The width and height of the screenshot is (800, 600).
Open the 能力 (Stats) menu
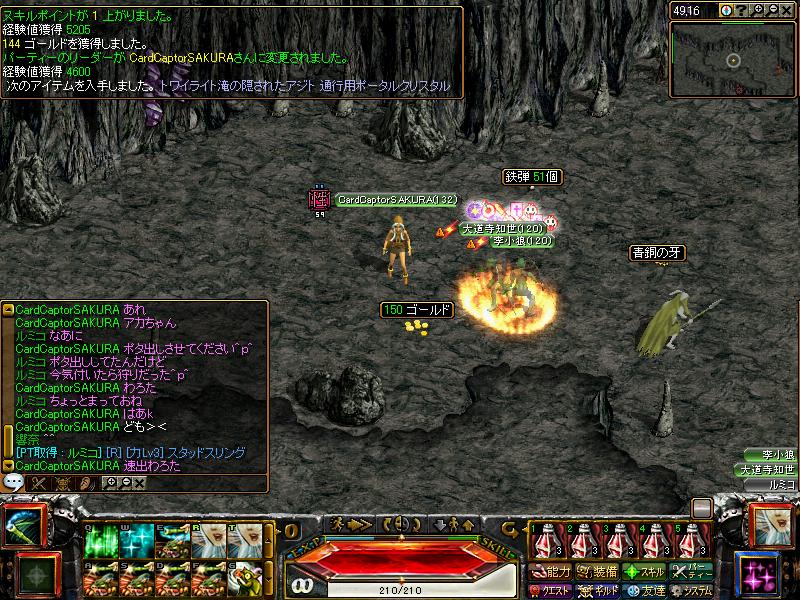point(550,572)
